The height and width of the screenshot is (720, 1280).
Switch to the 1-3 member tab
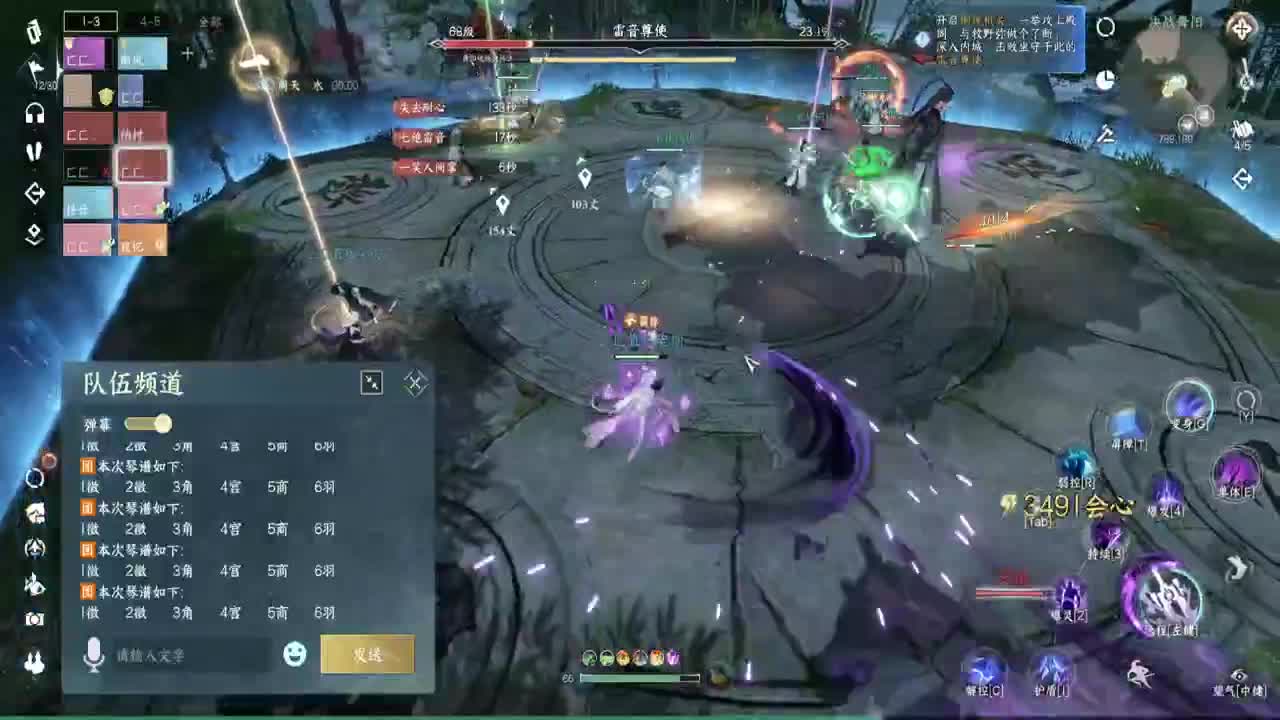point(90,21)
